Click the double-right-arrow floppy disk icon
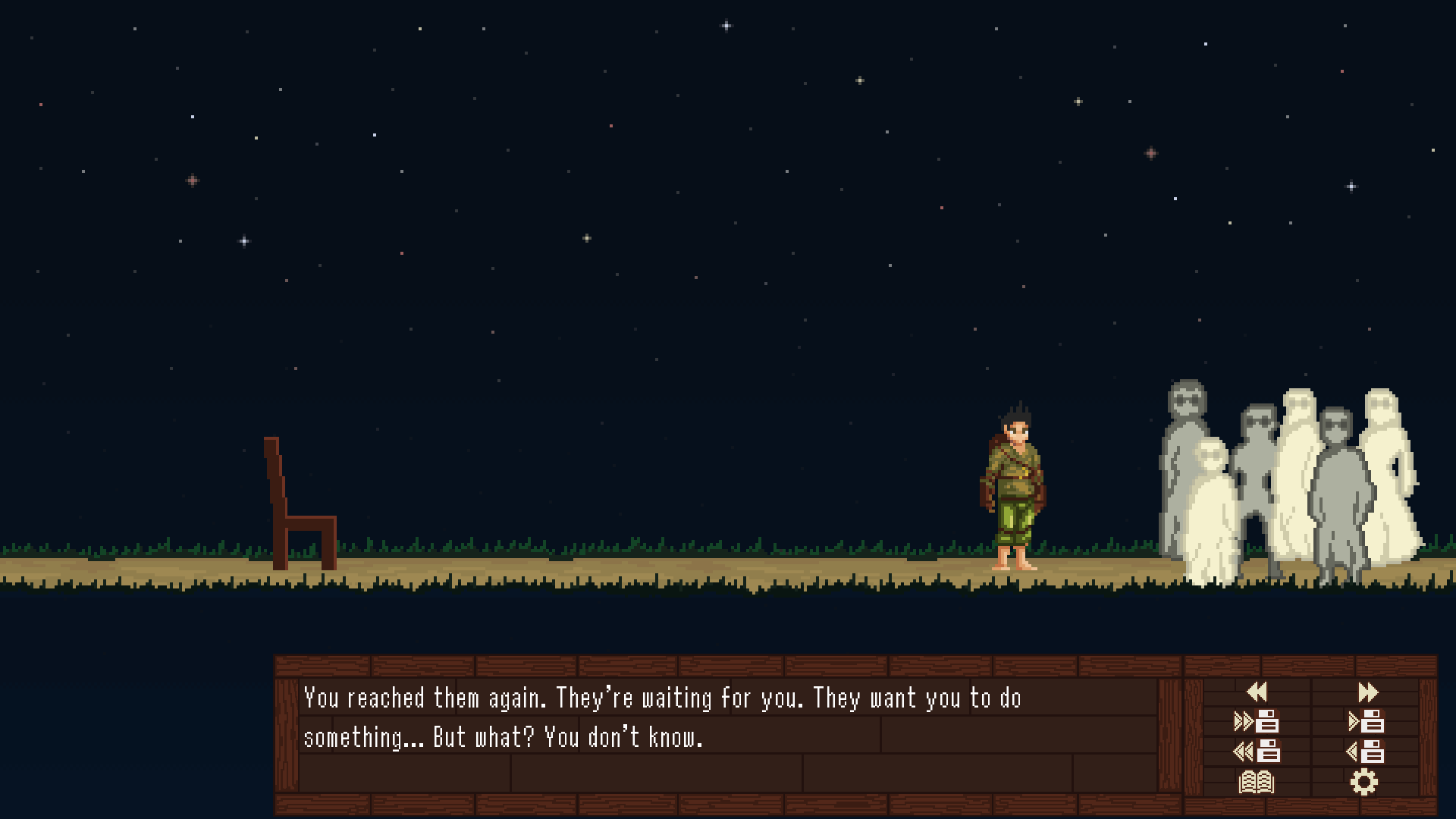 [x=1257, y=721]
